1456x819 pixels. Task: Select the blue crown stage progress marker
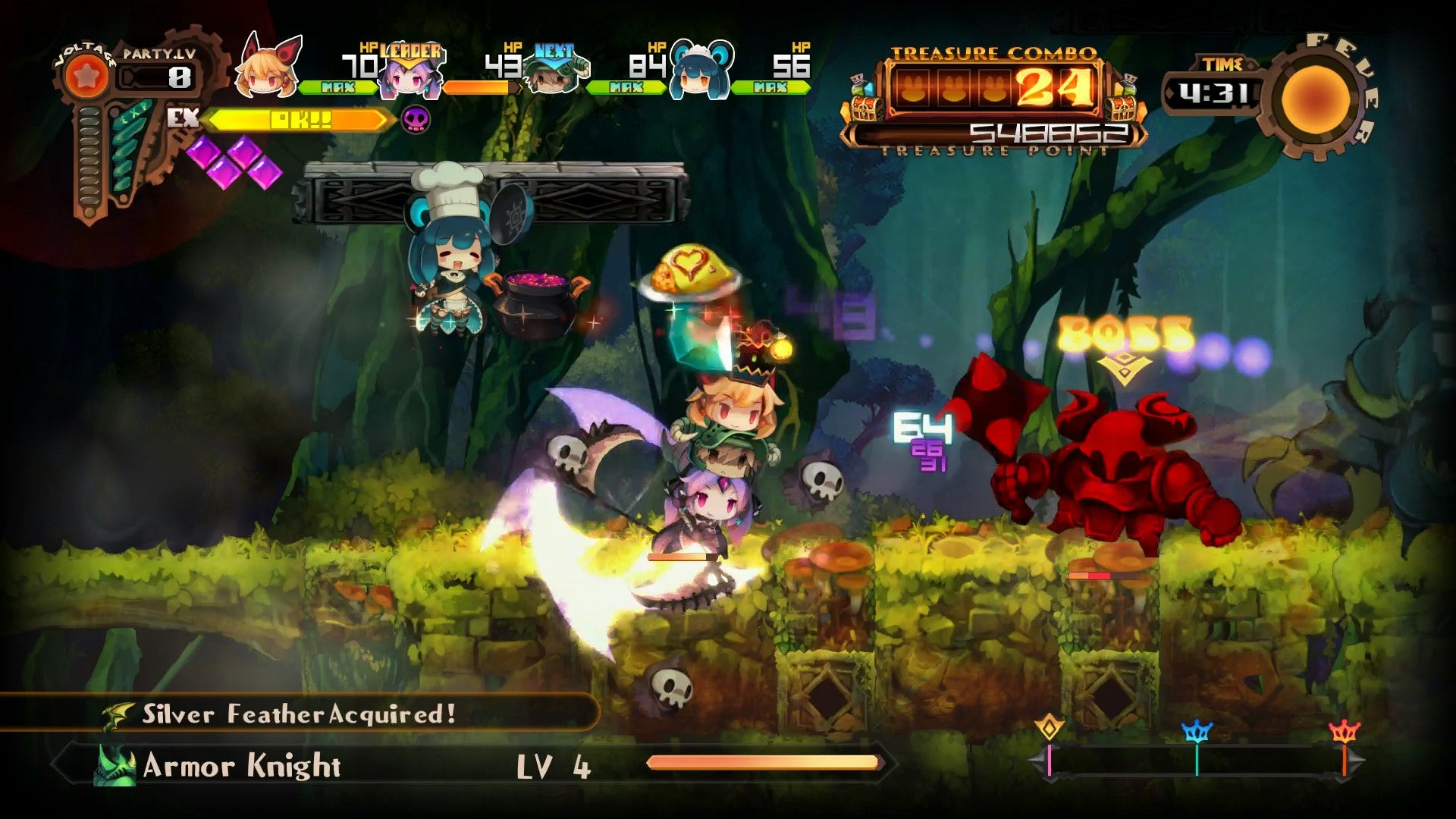pos(1197,731)
